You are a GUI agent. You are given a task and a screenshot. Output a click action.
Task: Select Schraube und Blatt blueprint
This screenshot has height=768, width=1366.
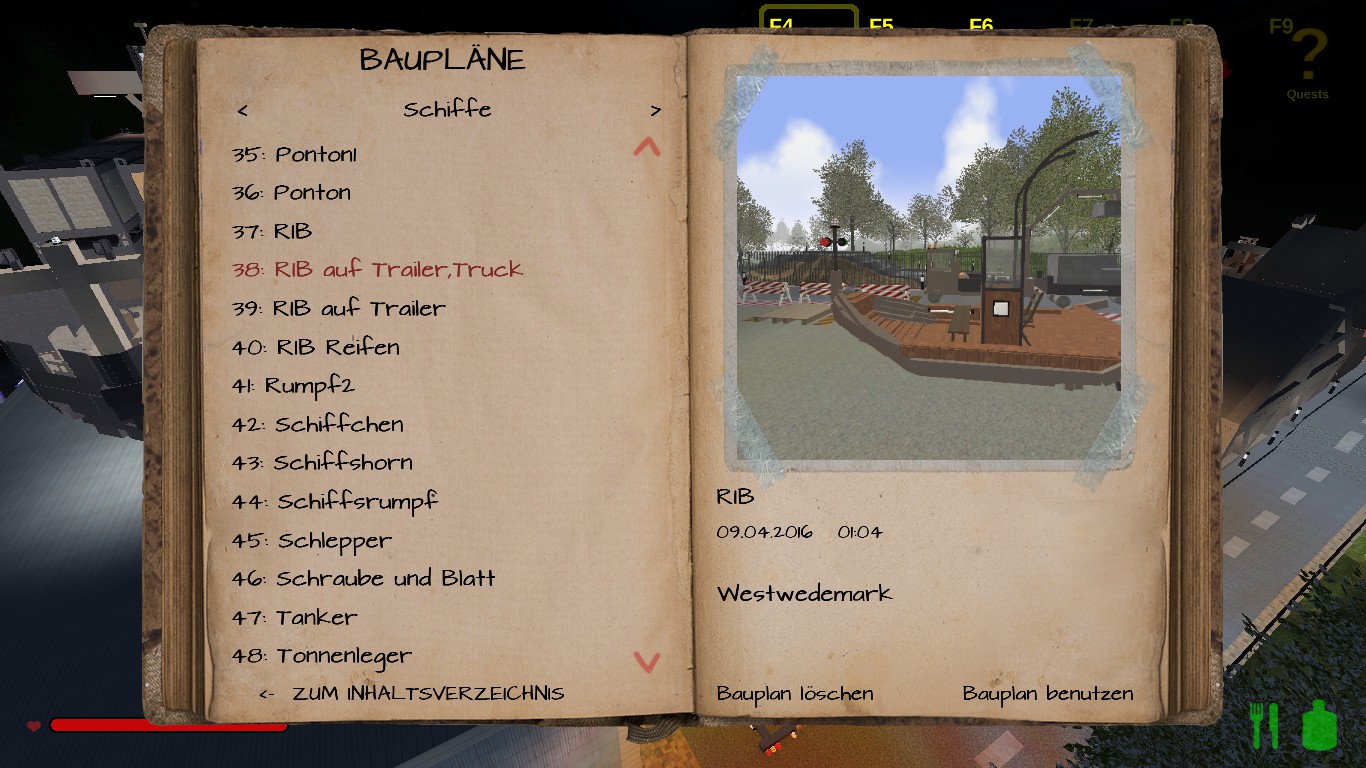[363, 578]
